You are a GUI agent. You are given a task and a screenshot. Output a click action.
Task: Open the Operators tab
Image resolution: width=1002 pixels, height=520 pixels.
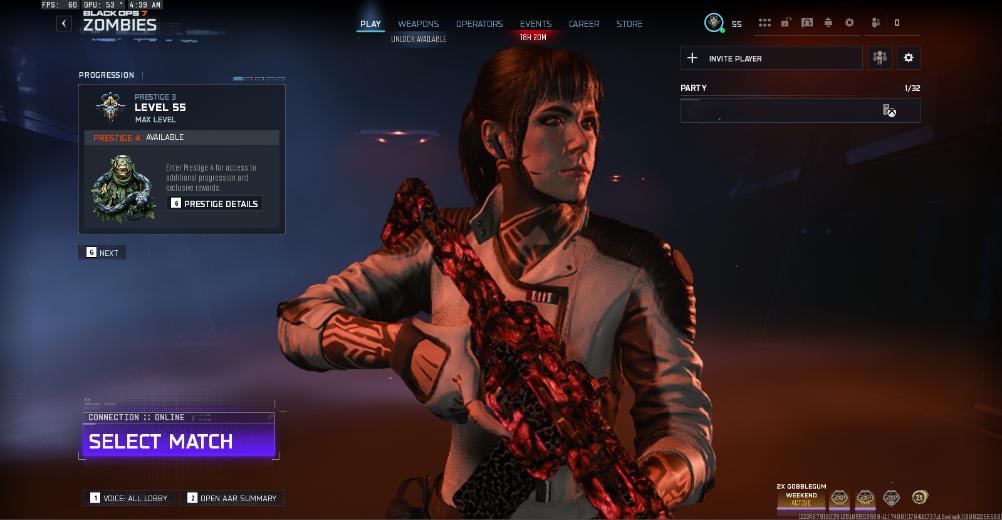479,24
